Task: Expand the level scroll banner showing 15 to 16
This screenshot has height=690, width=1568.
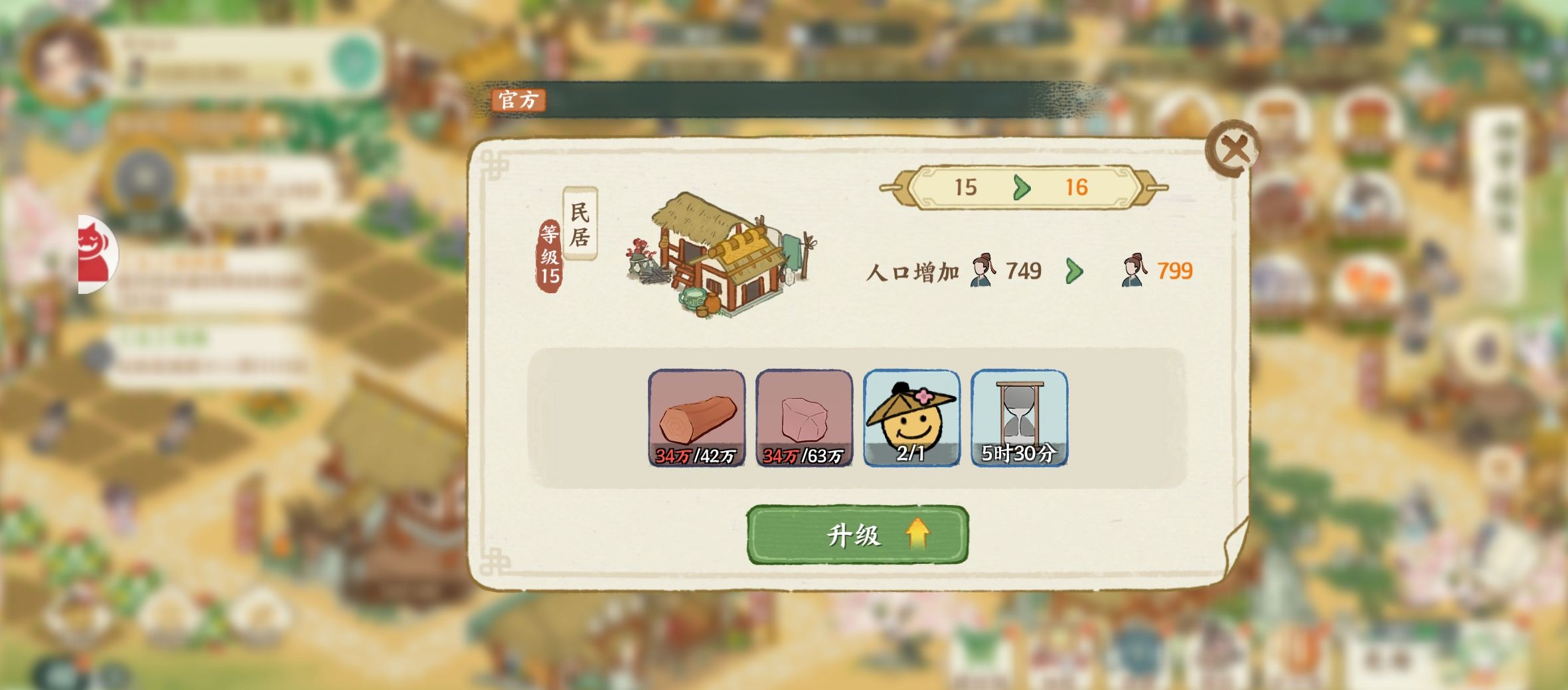Action: 1026,188
